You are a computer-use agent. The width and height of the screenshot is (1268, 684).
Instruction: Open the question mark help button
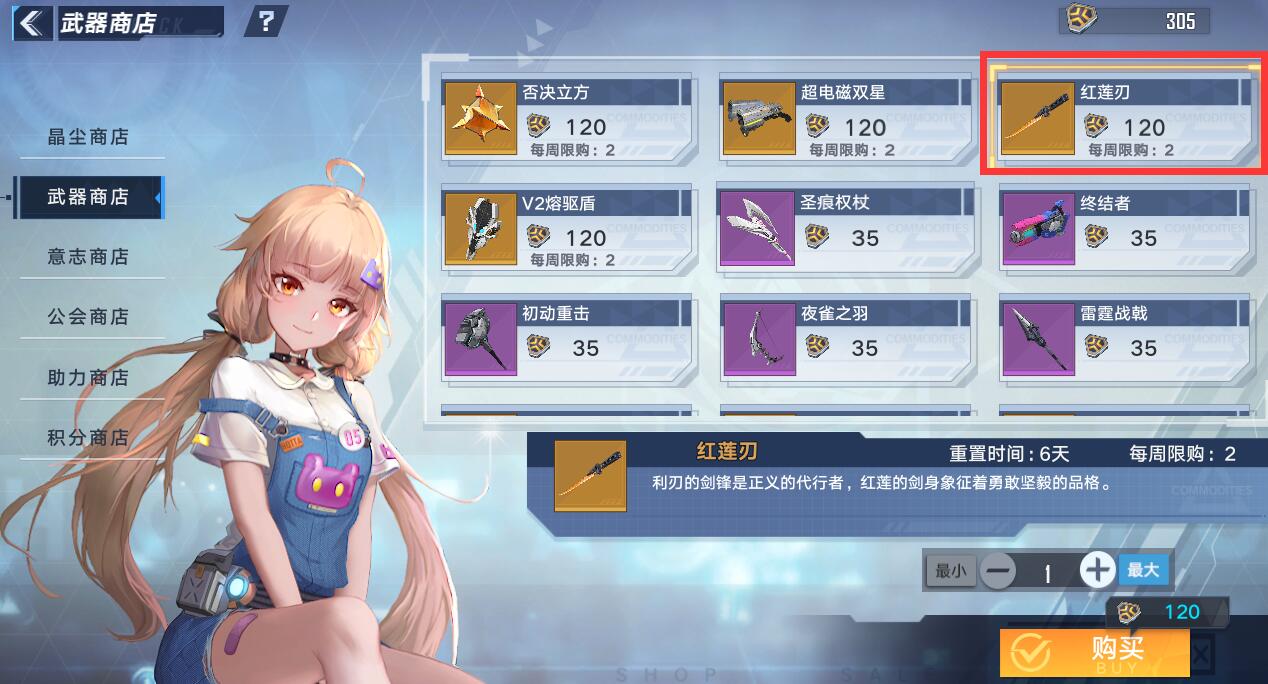click(266, 21)
